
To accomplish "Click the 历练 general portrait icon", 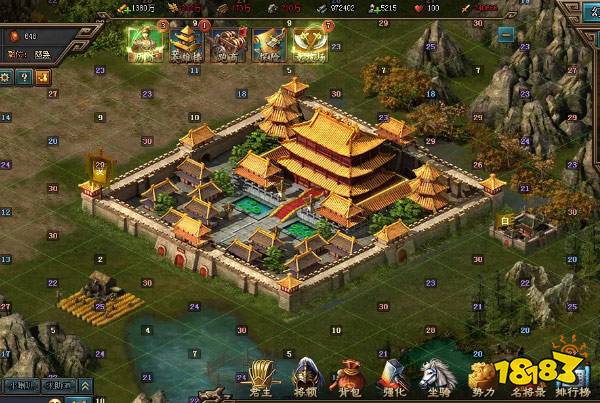I will tap(146, 43).
